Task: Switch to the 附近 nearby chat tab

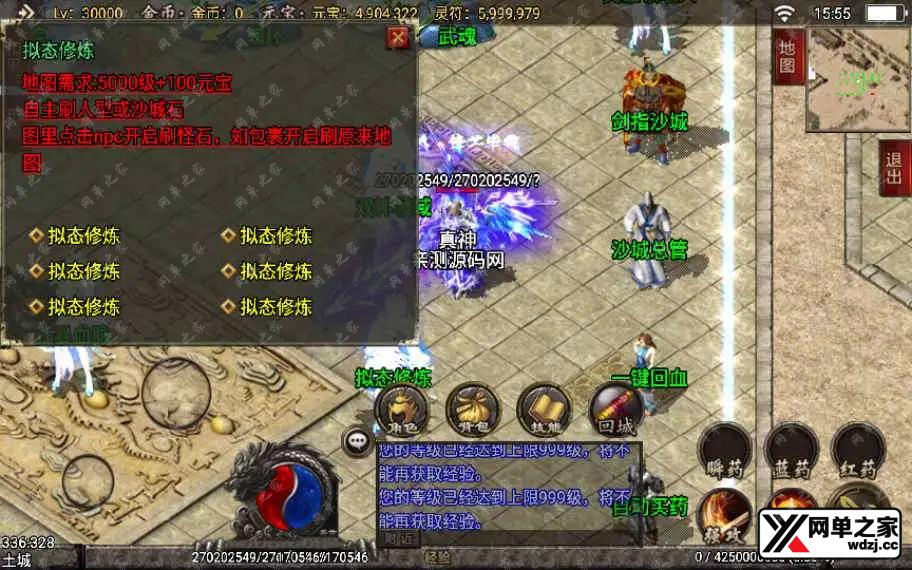Action: click(x=401, y=538)
